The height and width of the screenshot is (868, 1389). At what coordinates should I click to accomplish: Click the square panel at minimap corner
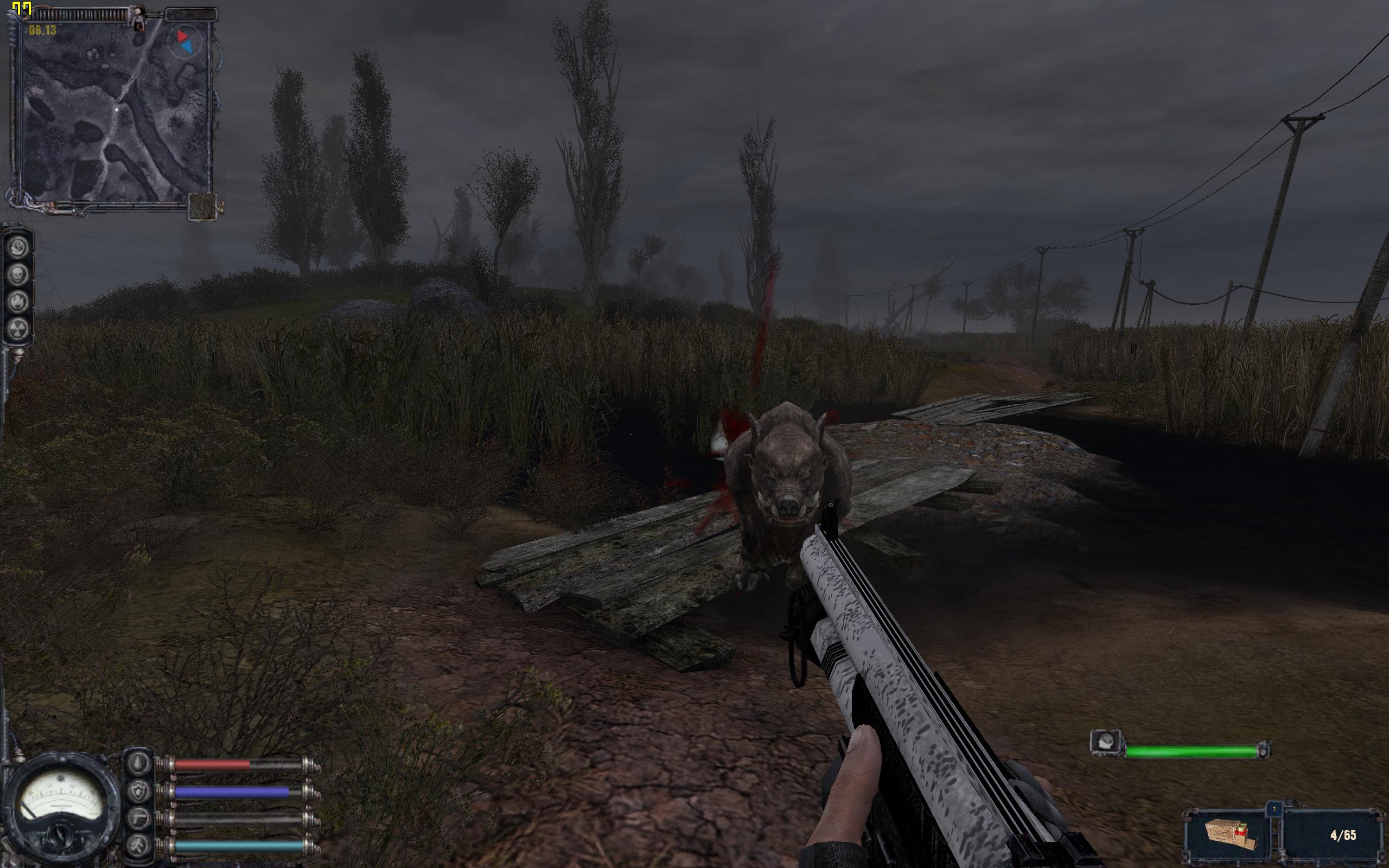202,207
